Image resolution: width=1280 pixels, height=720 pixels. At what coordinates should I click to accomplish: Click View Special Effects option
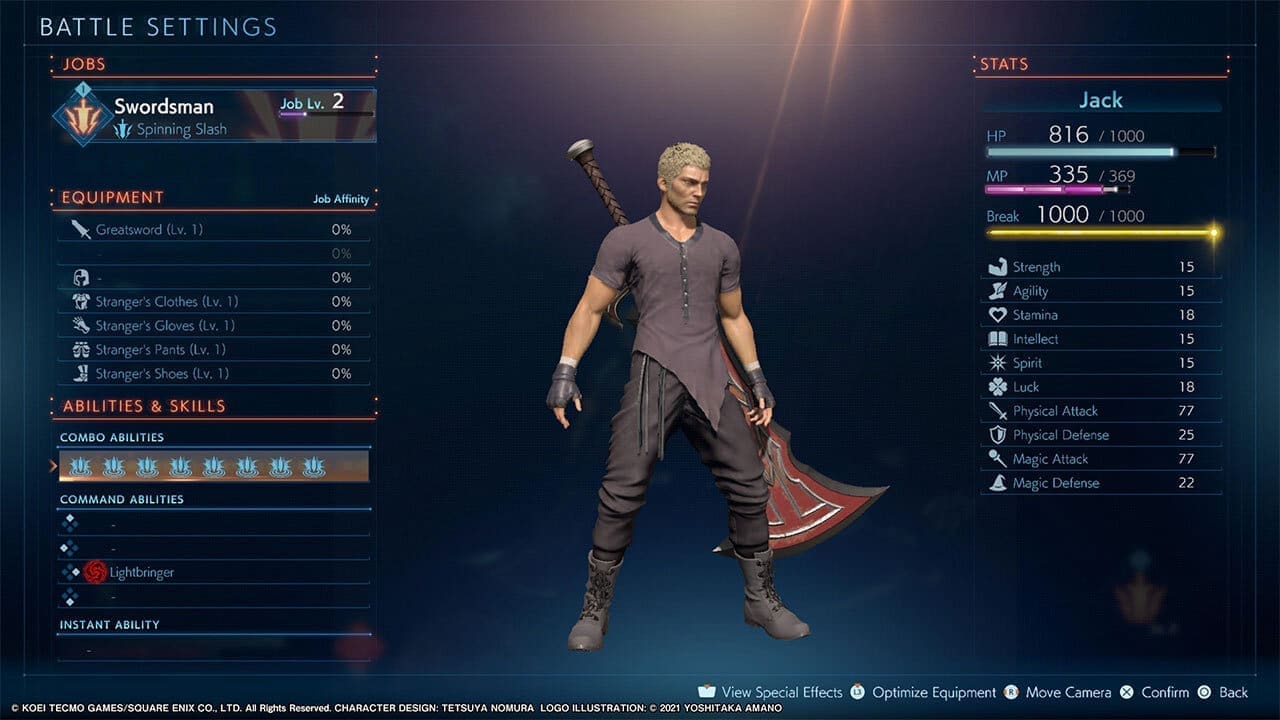point(772,692)
